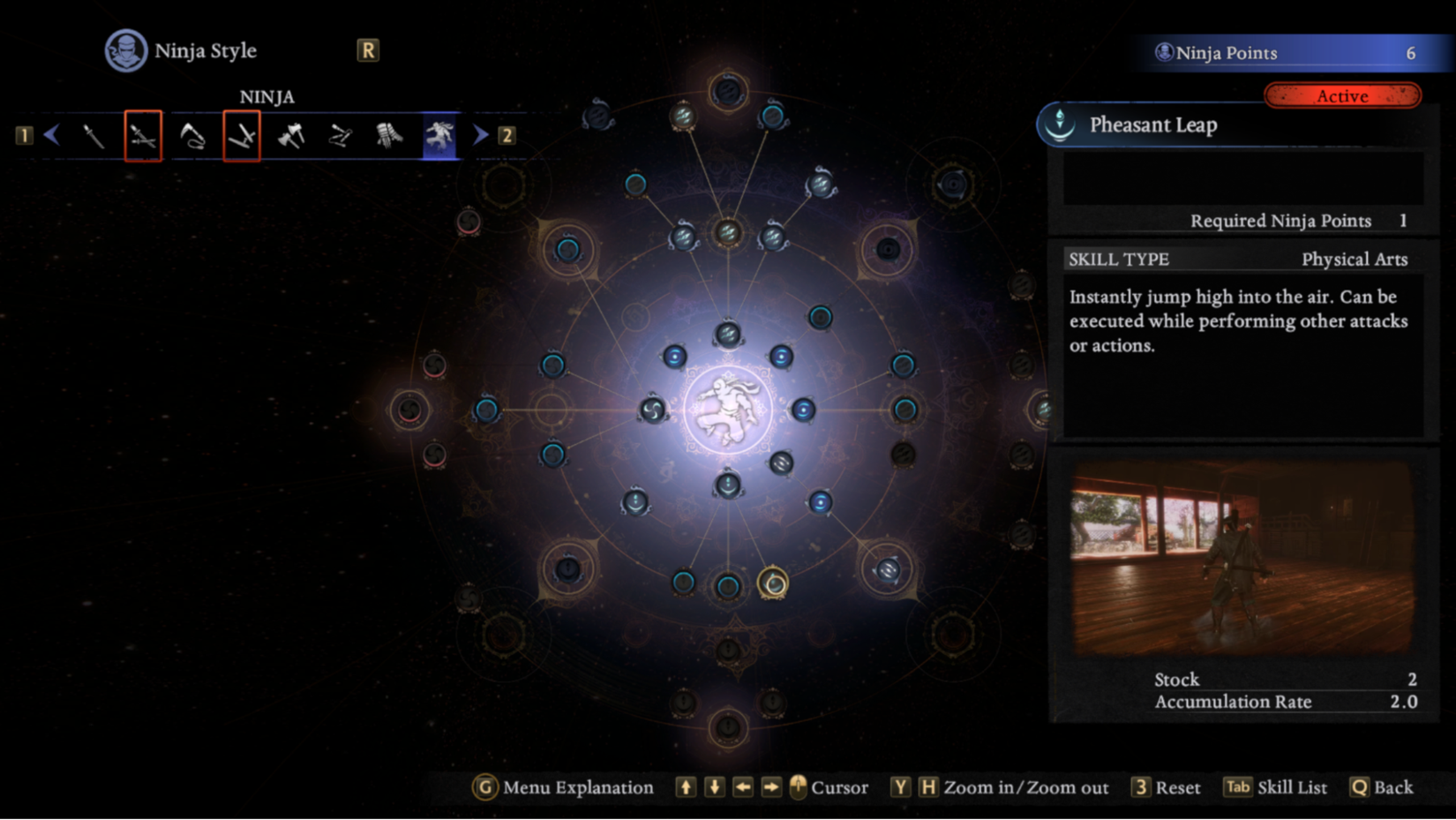Choose the tonfa weapon tab
Image resolution: width=1456 pixels, height=820 pixels.
point(241,136)
